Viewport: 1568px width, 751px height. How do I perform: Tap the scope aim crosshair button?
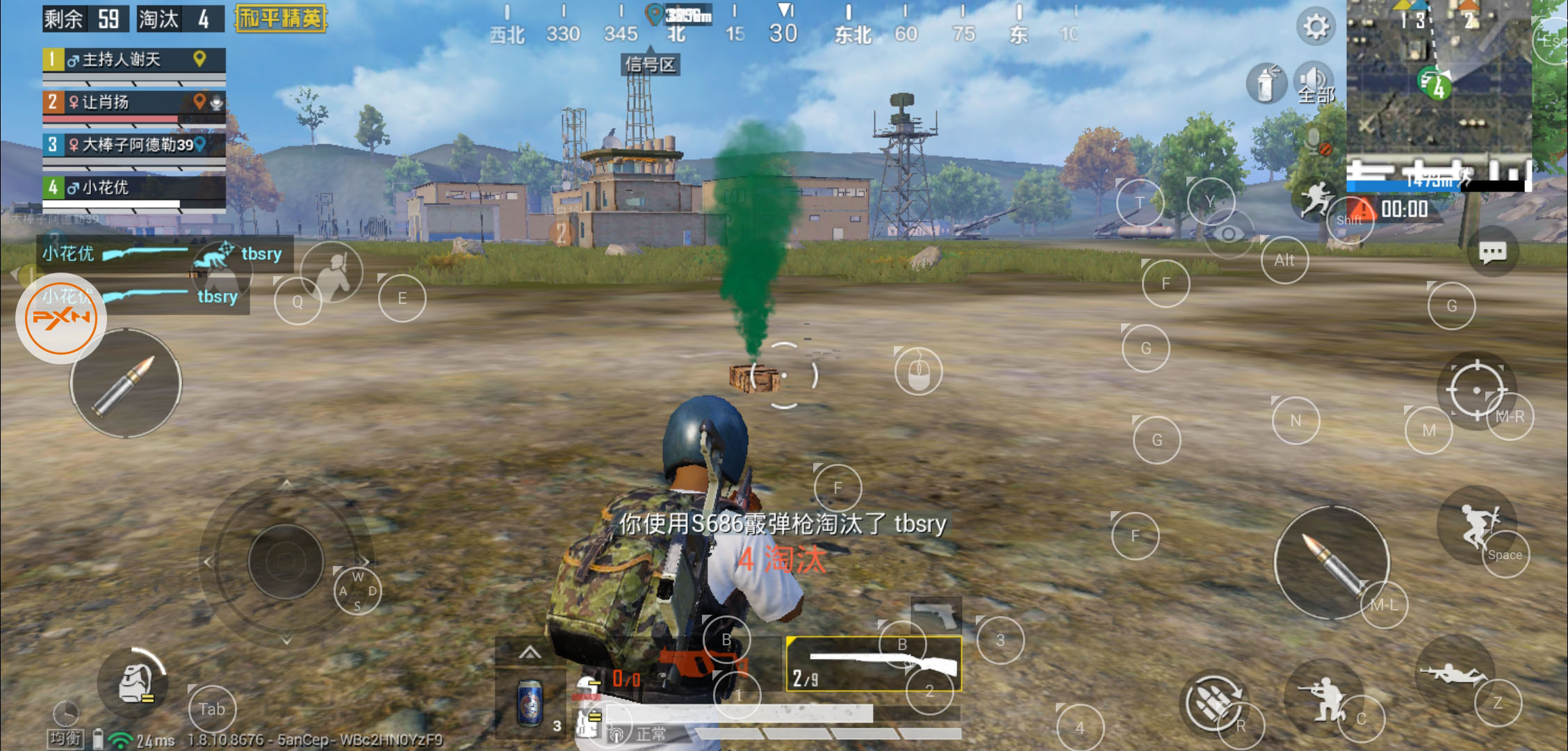point(1476,390)
